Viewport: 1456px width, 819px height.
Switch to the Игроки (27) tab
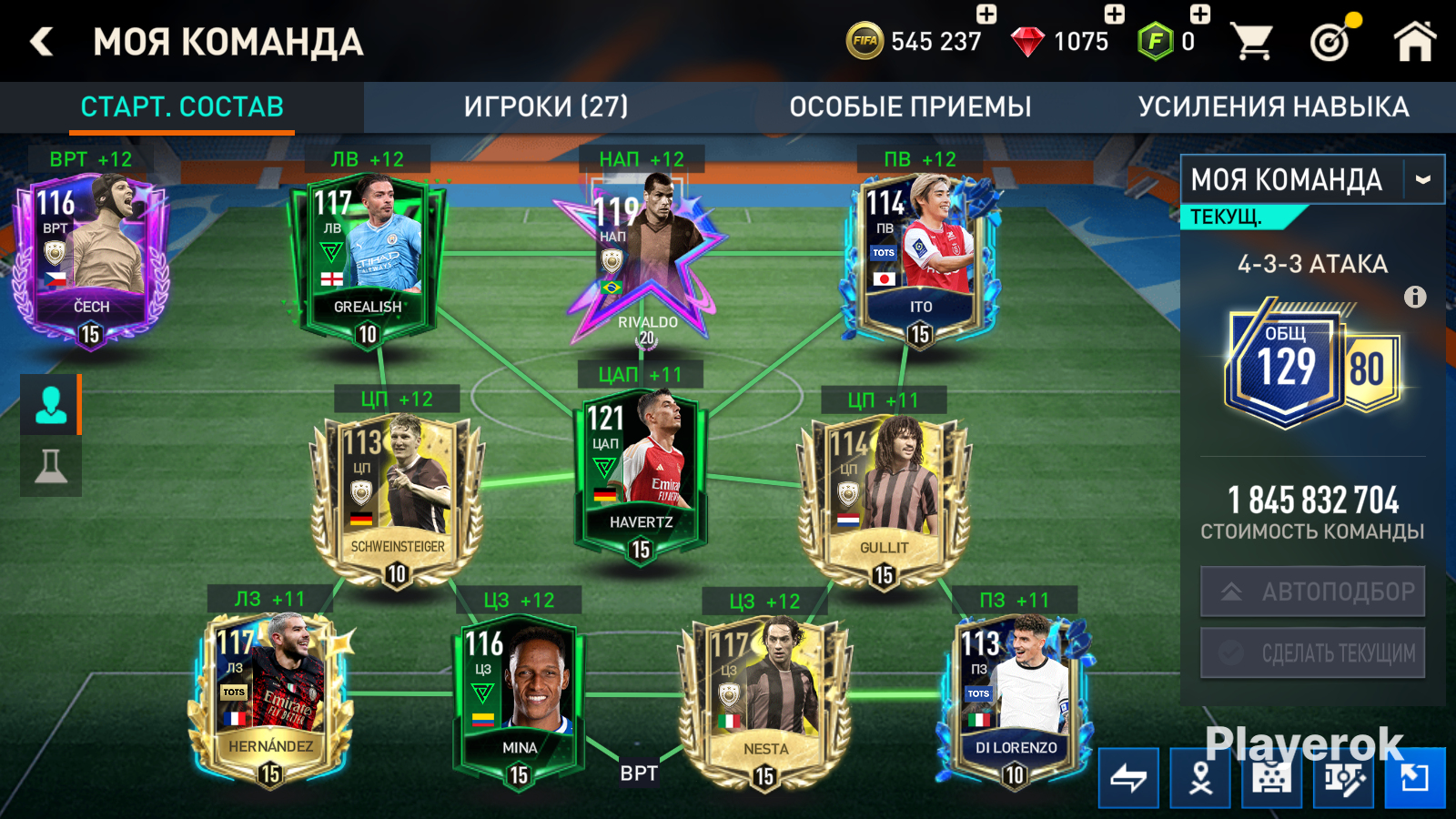coord(546,107)
